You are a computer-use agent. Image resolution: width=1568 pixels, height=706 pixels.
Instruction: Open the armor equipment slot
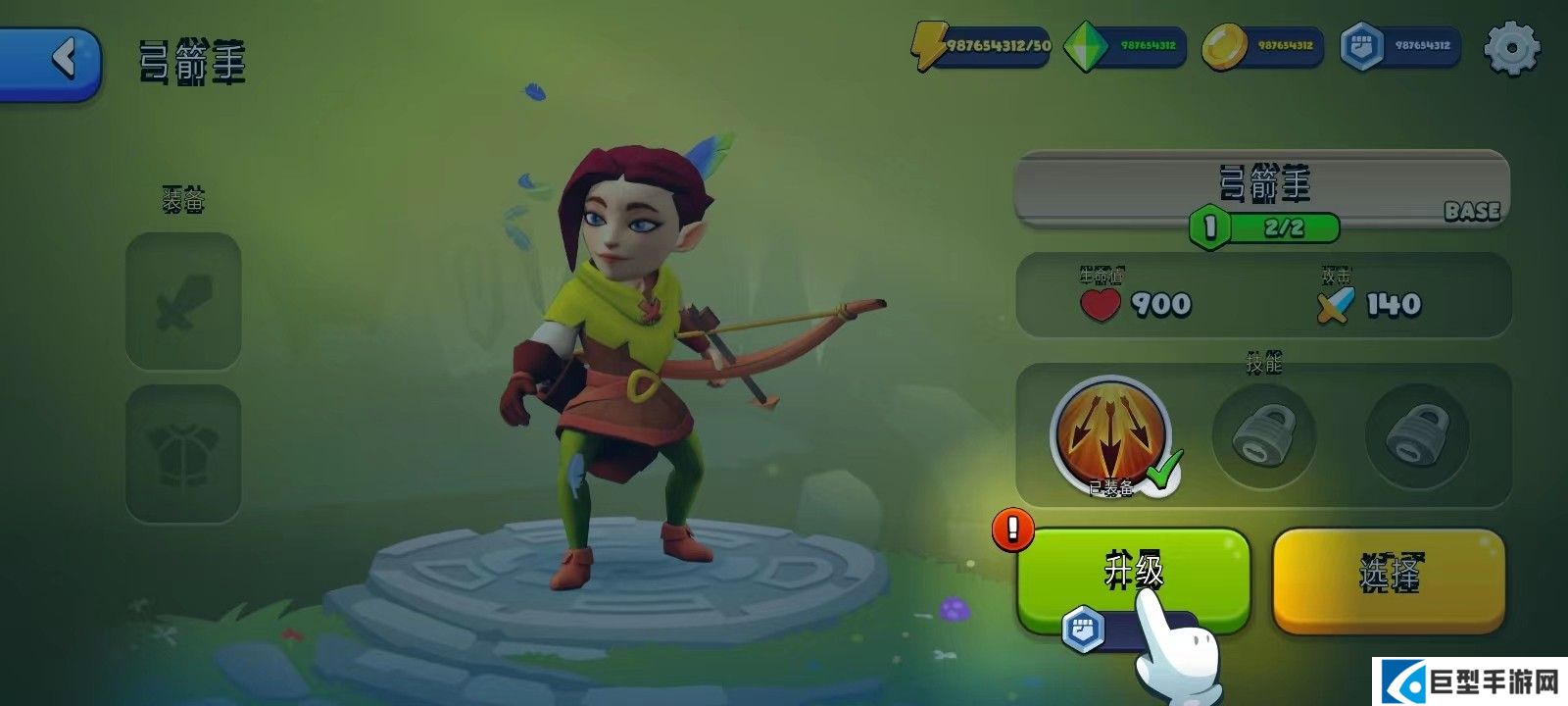click(x=183, y=452)
